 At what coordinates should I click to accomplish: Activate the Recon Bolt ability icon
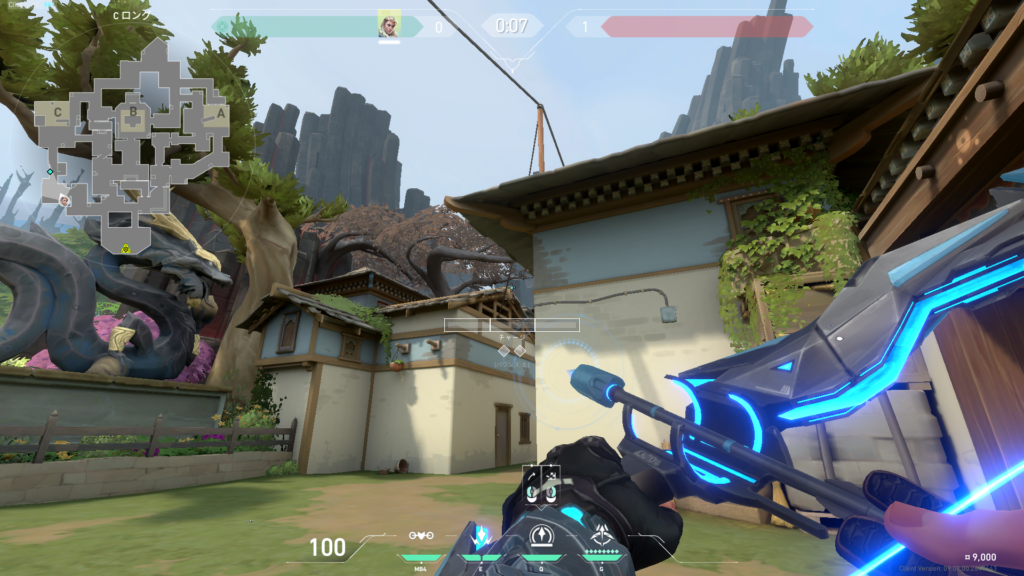click(541, 536)
